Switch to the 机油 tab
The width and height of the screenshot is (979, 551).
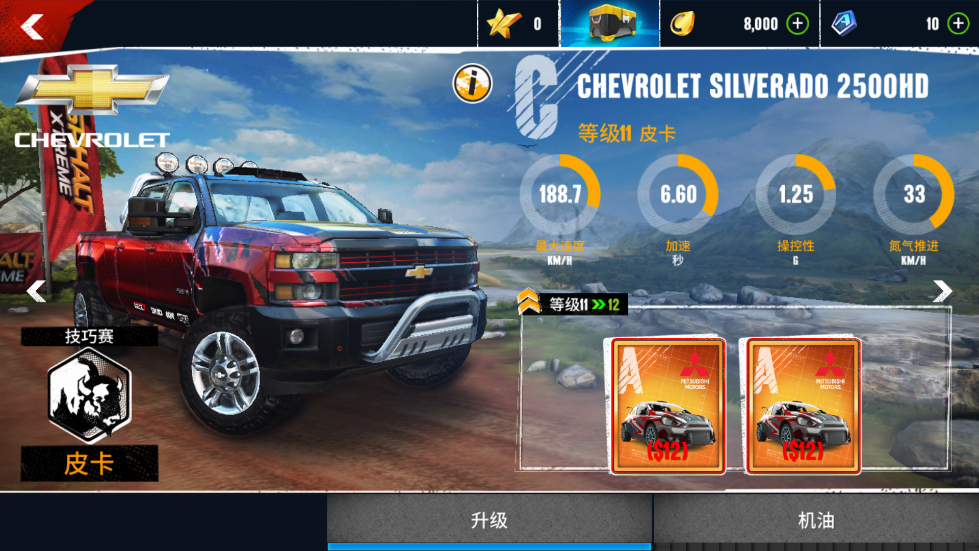tap(816, 520)
